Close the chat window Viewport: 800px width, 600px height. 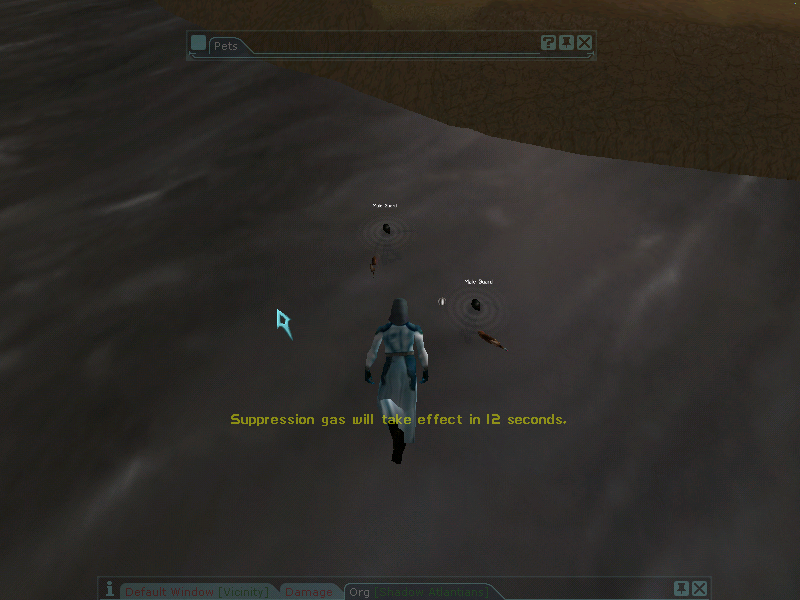[699, 588]
